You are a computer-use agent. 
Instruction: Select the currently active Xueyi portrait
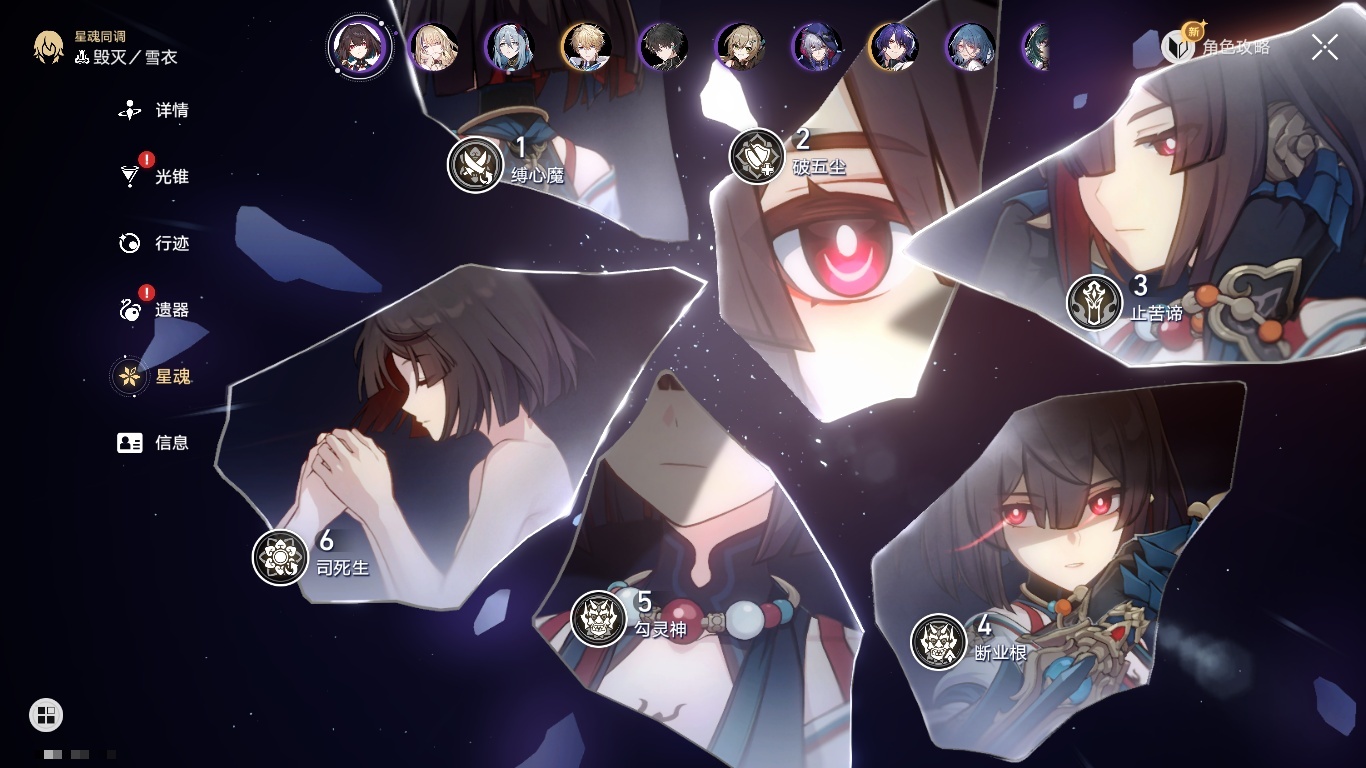click(x=360, y=46)
